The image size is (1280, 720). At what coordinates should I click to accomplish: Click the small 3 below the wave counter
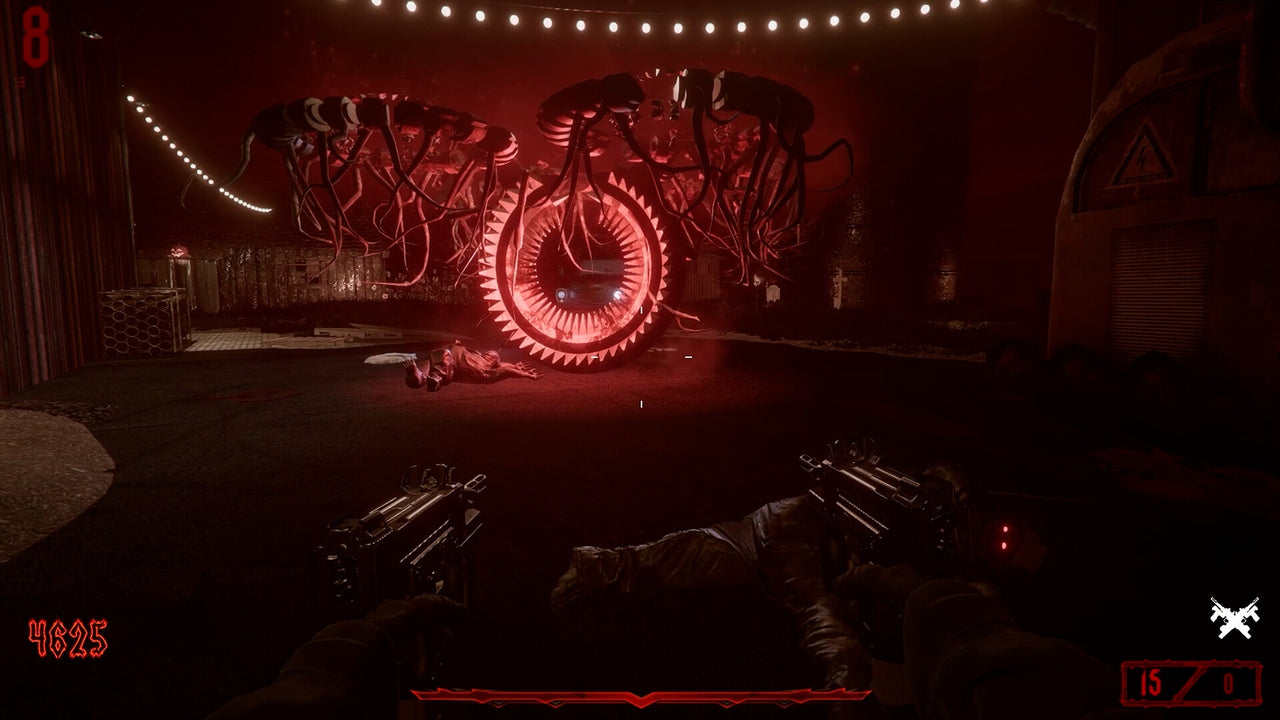point(21,80)
